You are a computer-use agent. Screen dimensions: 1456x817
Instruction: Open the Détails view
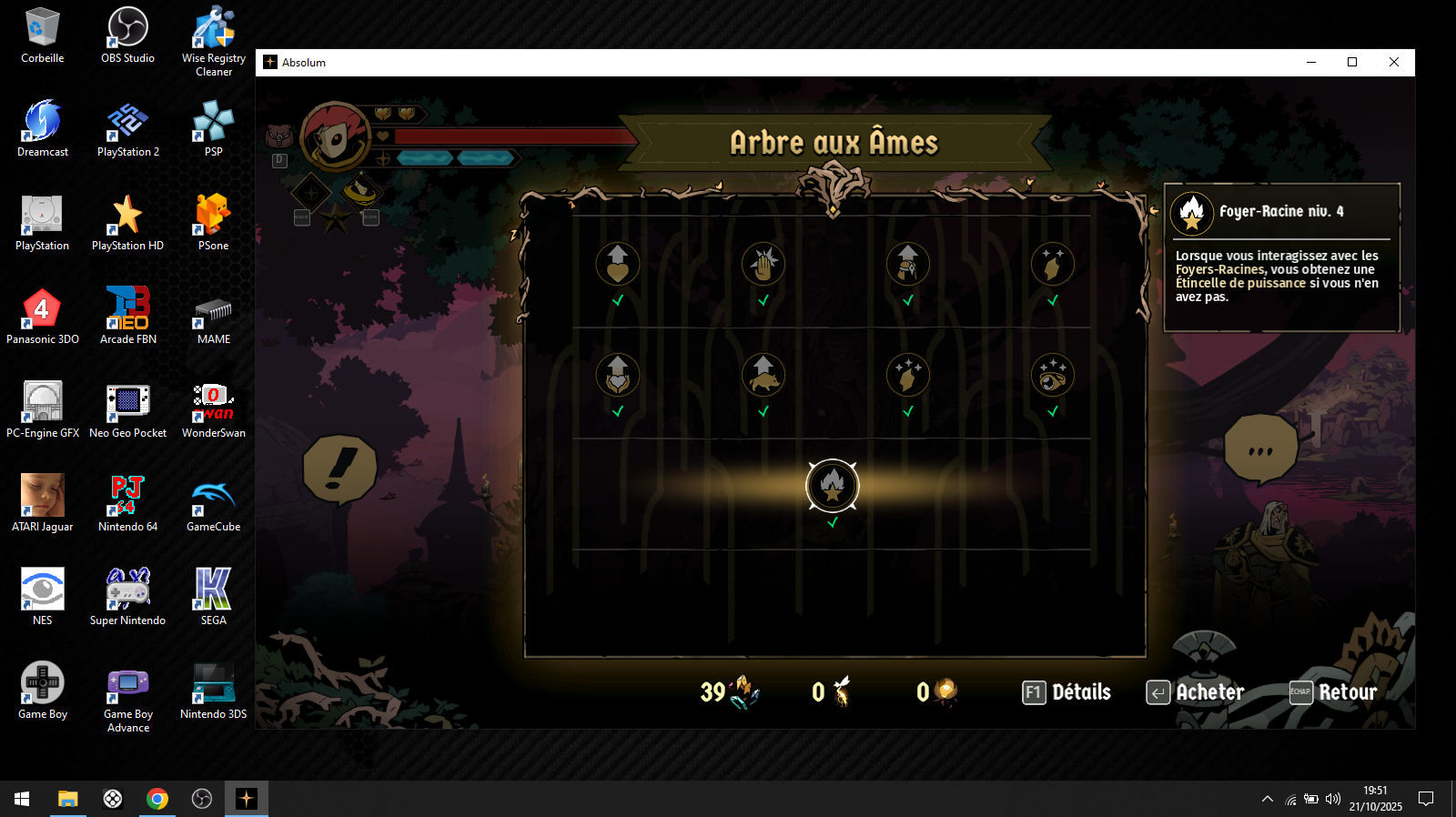(x=1067, y=692)
